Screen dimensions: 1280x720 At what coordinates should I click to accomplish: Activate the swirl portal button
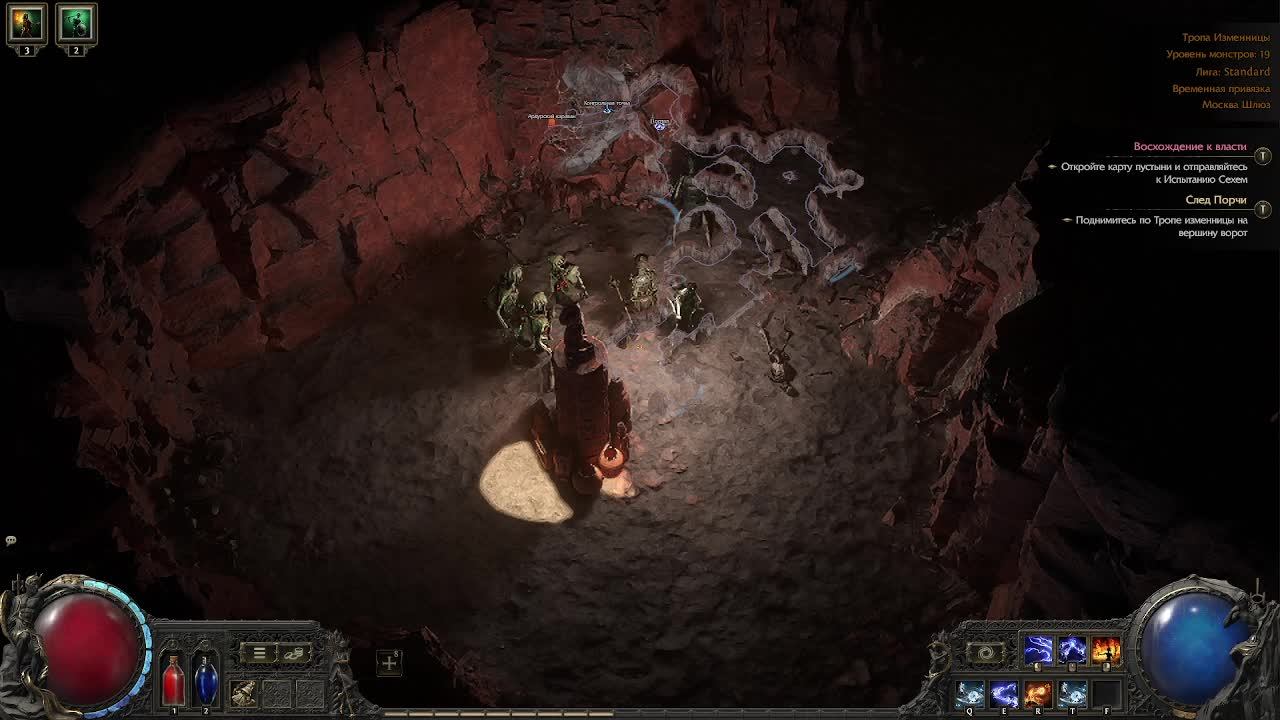pyautogui.click(x=986, y=652)
